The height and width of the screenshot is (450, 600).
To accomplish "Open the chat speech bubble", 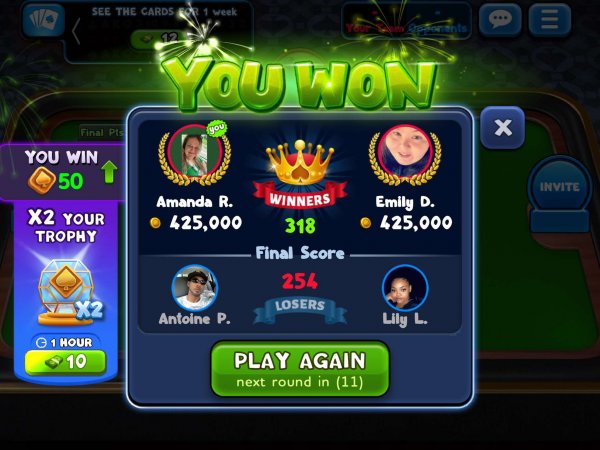I will point(500,19).
